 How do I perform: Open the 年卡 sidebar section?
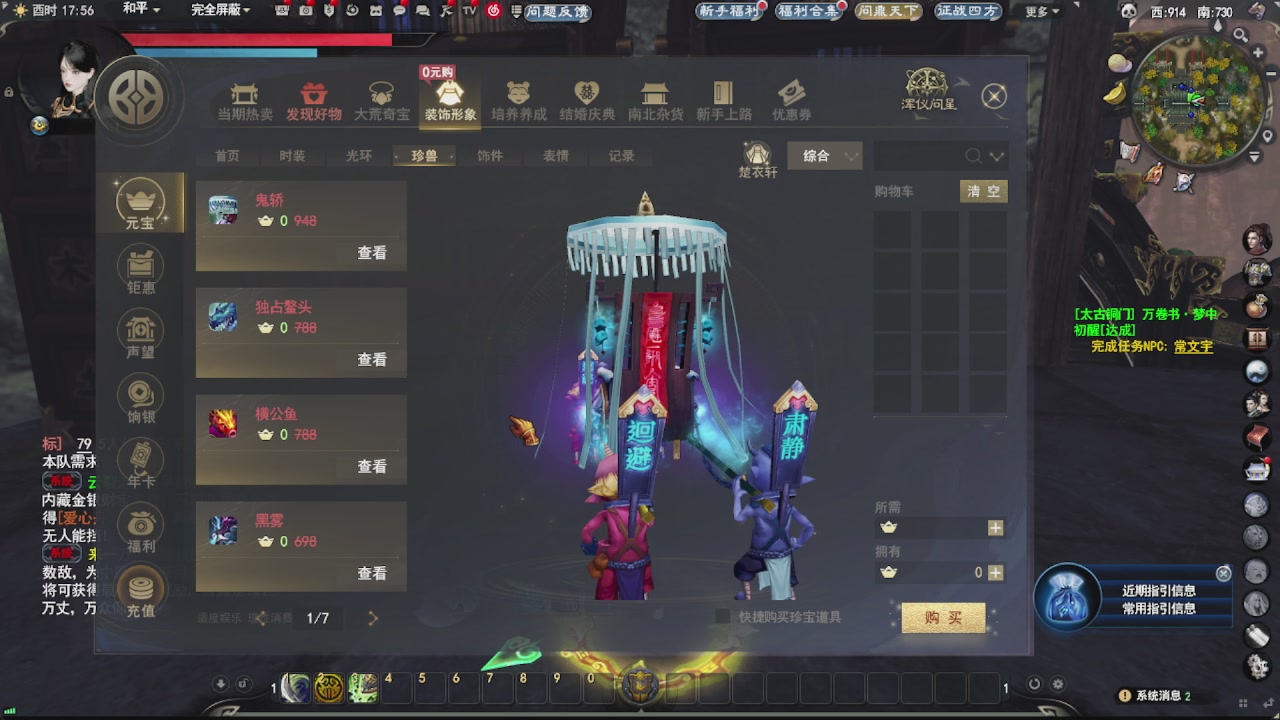(140, 463)
